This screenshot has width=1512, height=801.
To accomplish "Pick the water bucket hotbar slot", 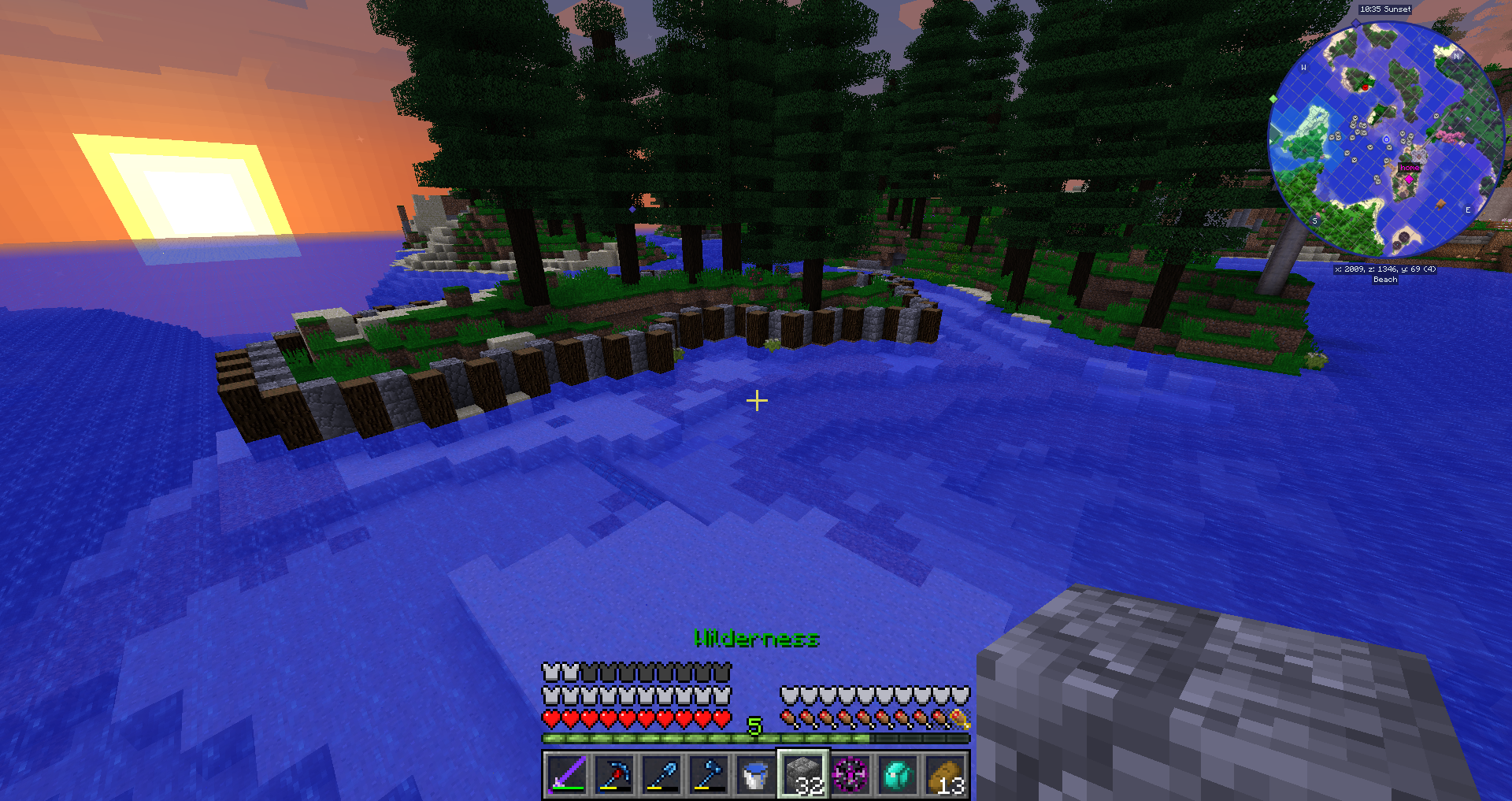I will coord(756,775).
